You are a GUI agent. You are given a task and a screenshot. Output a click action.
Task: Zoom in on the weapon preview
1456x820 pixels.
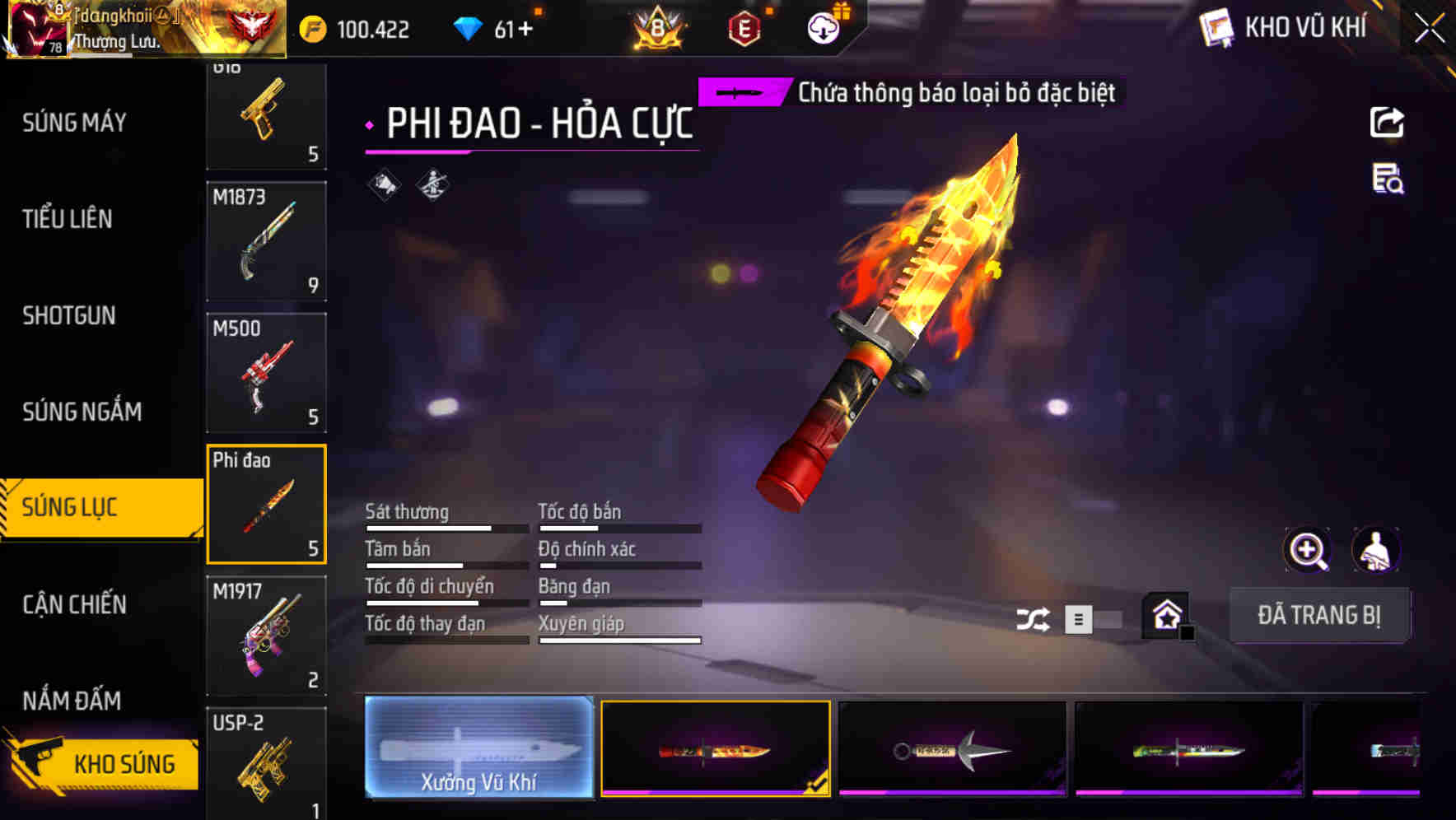(x=1309, y=550)
